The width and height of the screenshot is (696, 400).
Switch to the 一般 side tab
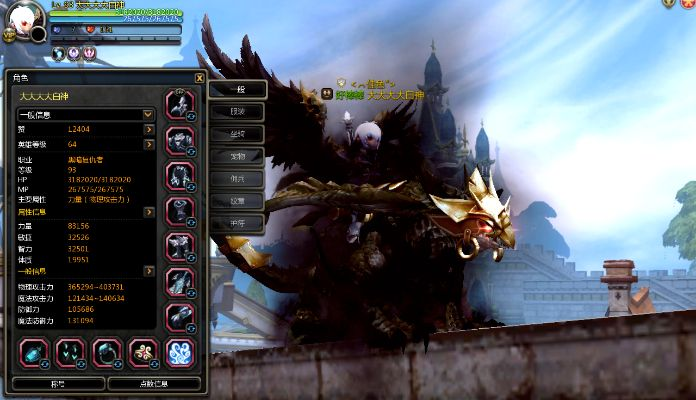point(237,89)
